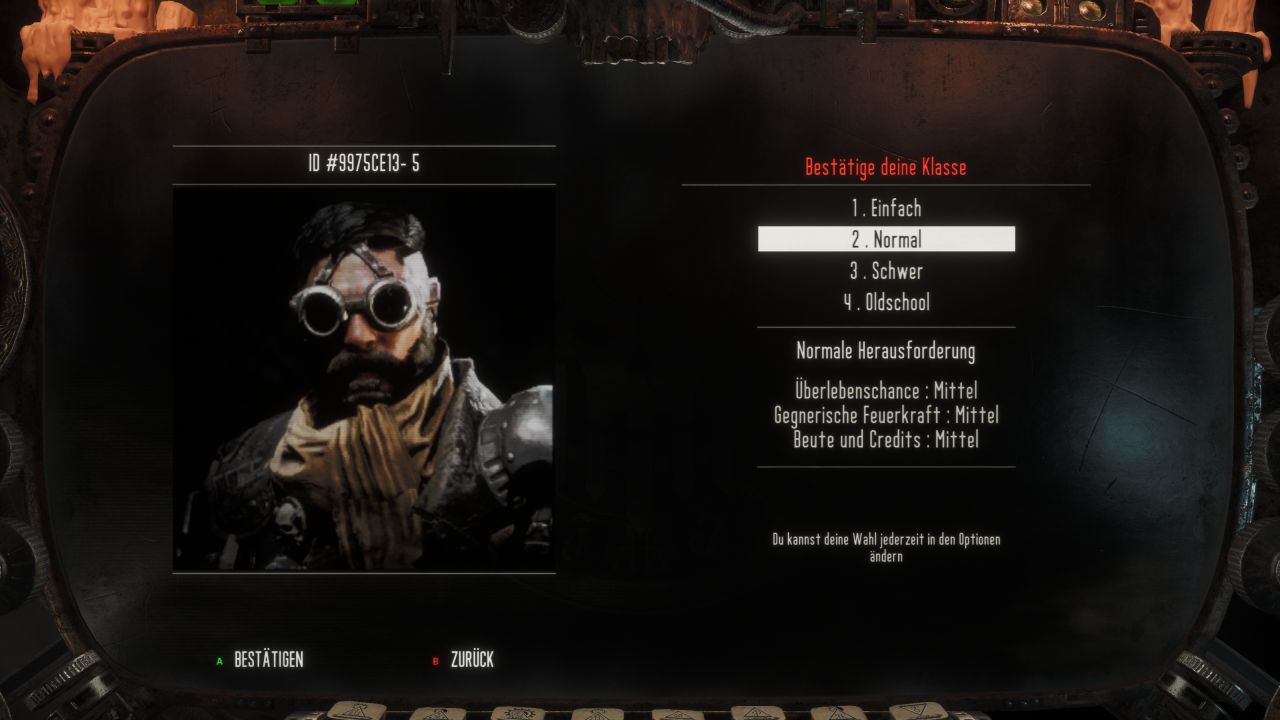Screen dimensions: 1280x720
Task: Go back using Zurück
Action: click(x=471, y=660)
